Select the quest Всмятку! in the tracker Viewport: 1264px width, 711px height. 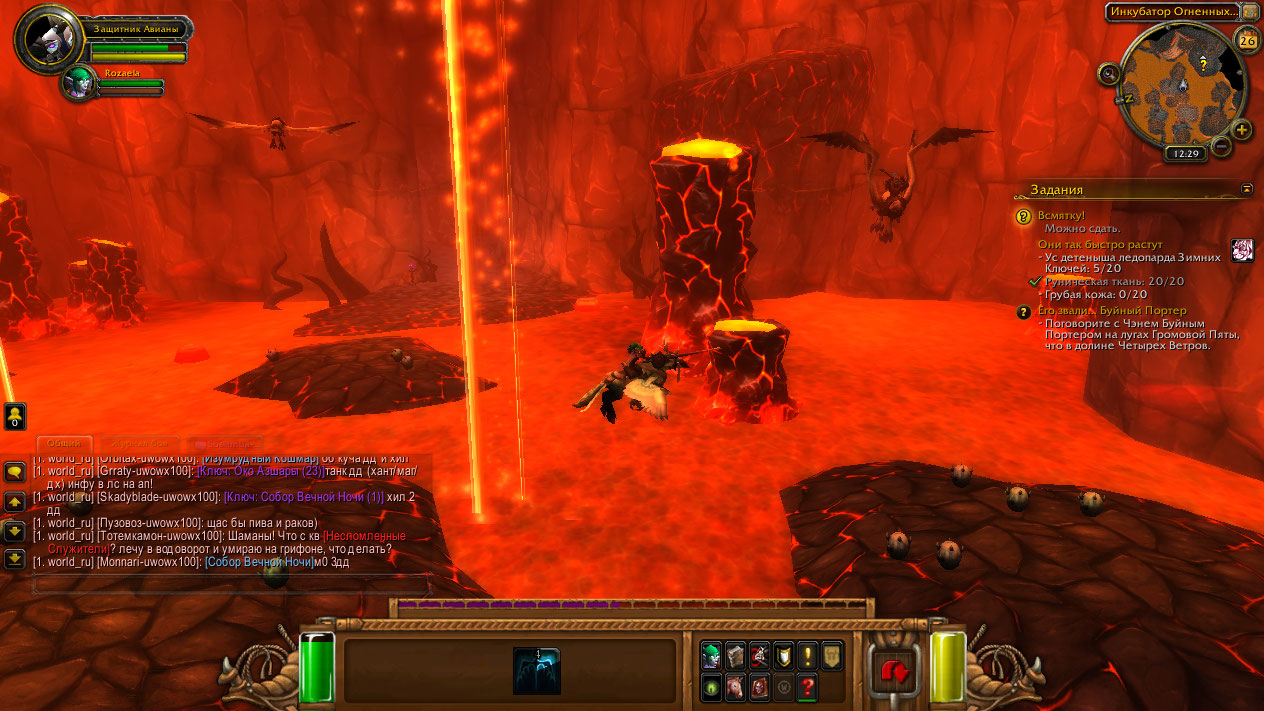(x=1061, y=215)
